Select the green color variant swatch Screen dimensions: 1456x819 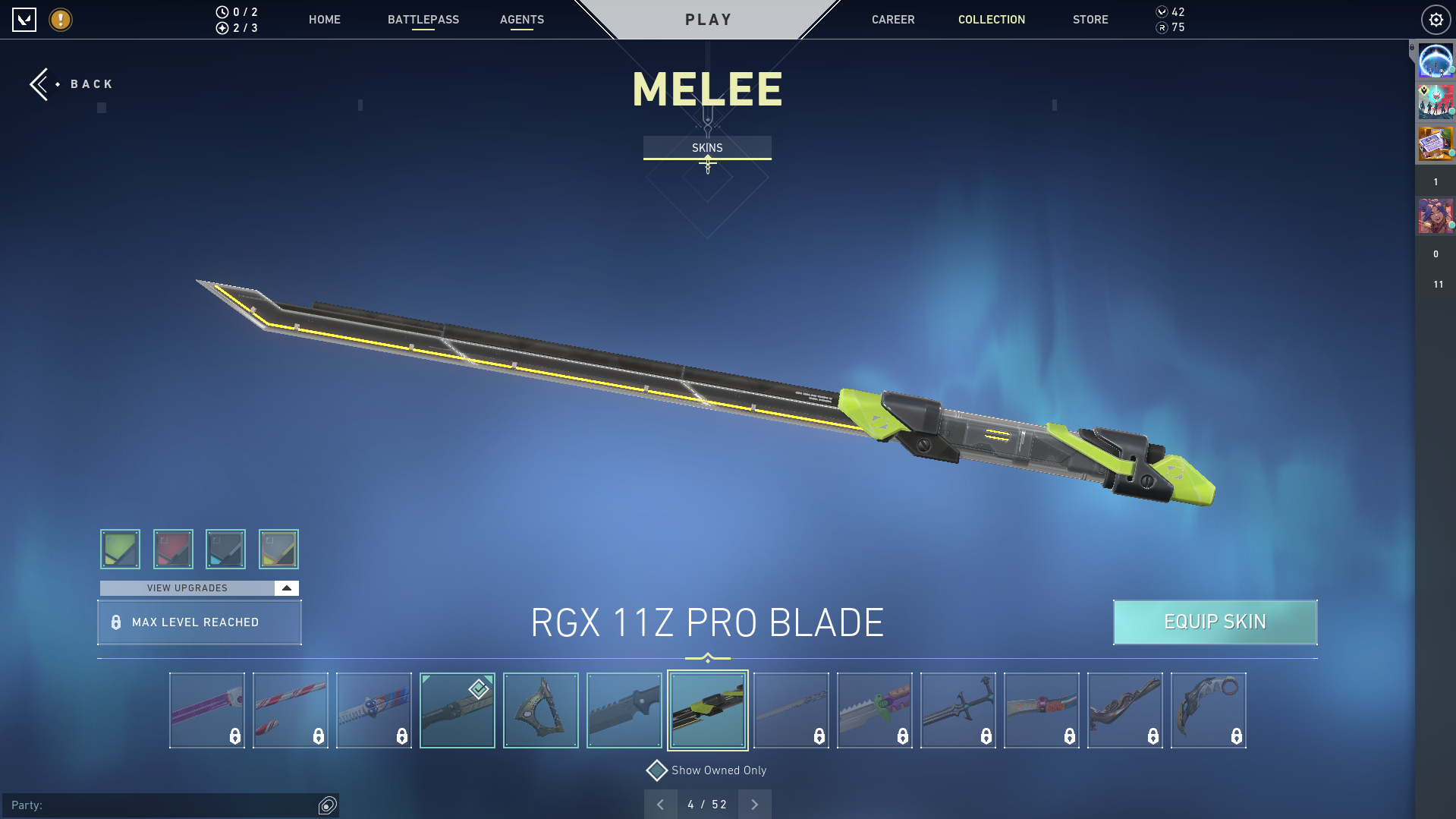click(120, 549)
